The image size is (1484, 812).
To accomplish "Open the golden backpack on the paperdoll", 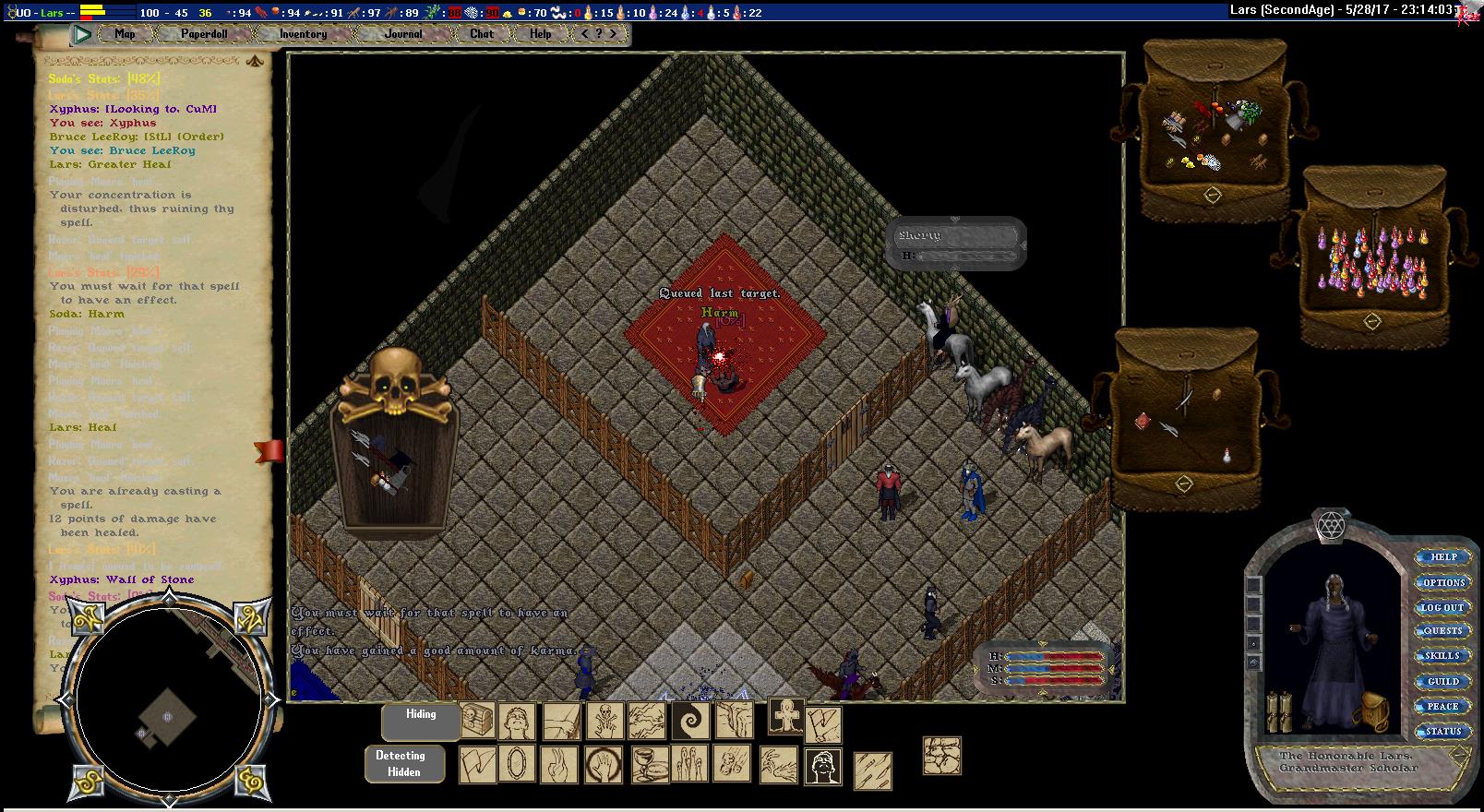I will click(1374, 711).
